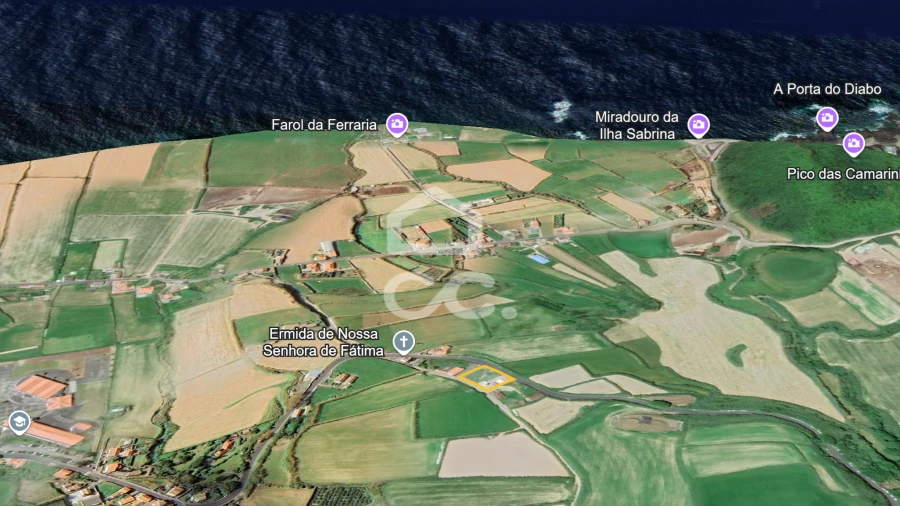Image resolution: width=900 pixels, height=506 pixels.
Task: Open the Farol da Ferraria photo marker
Action: 397,124
